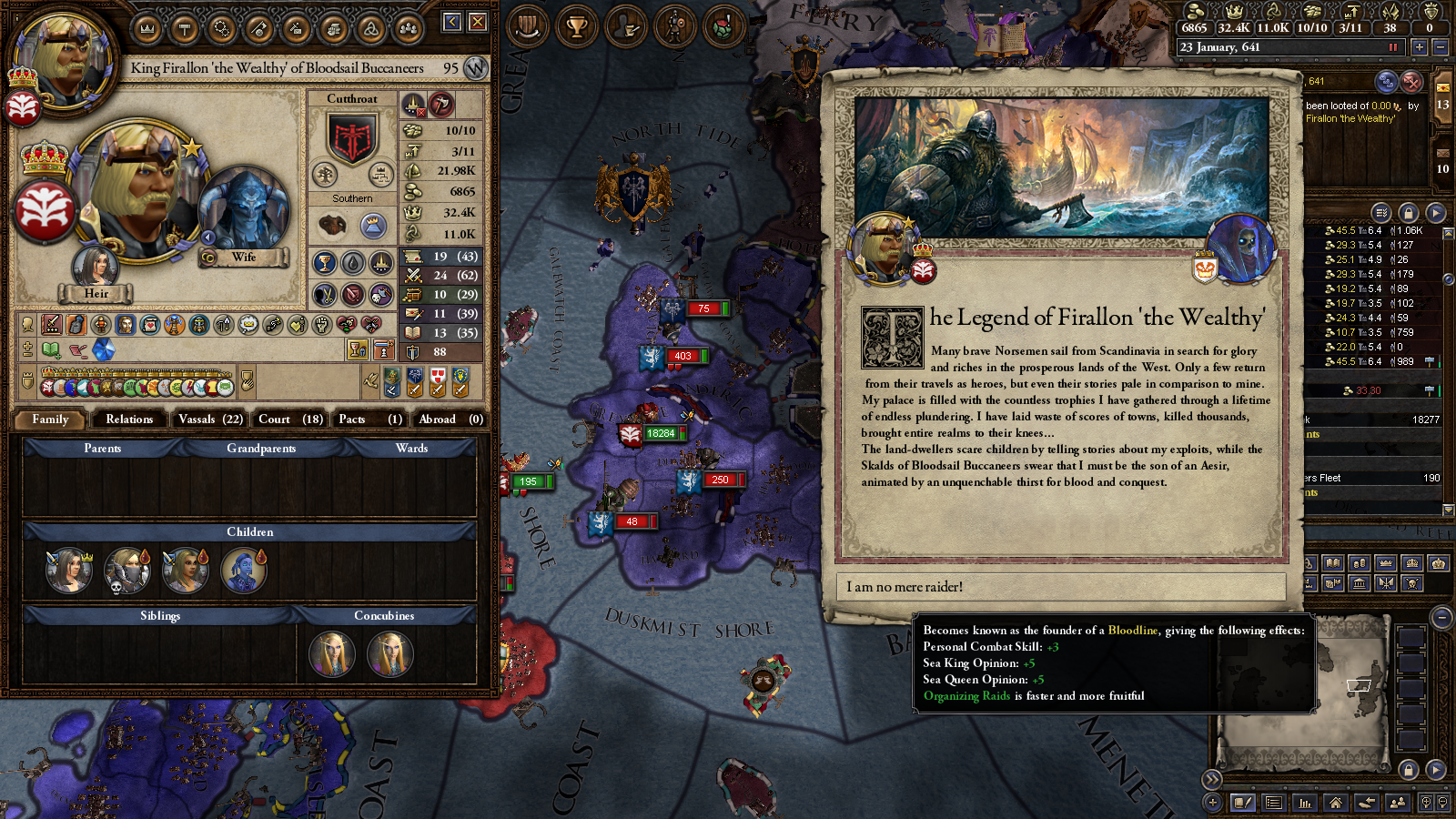
Task: Select the blue-skinned child portrait
Action: [244, 571]
